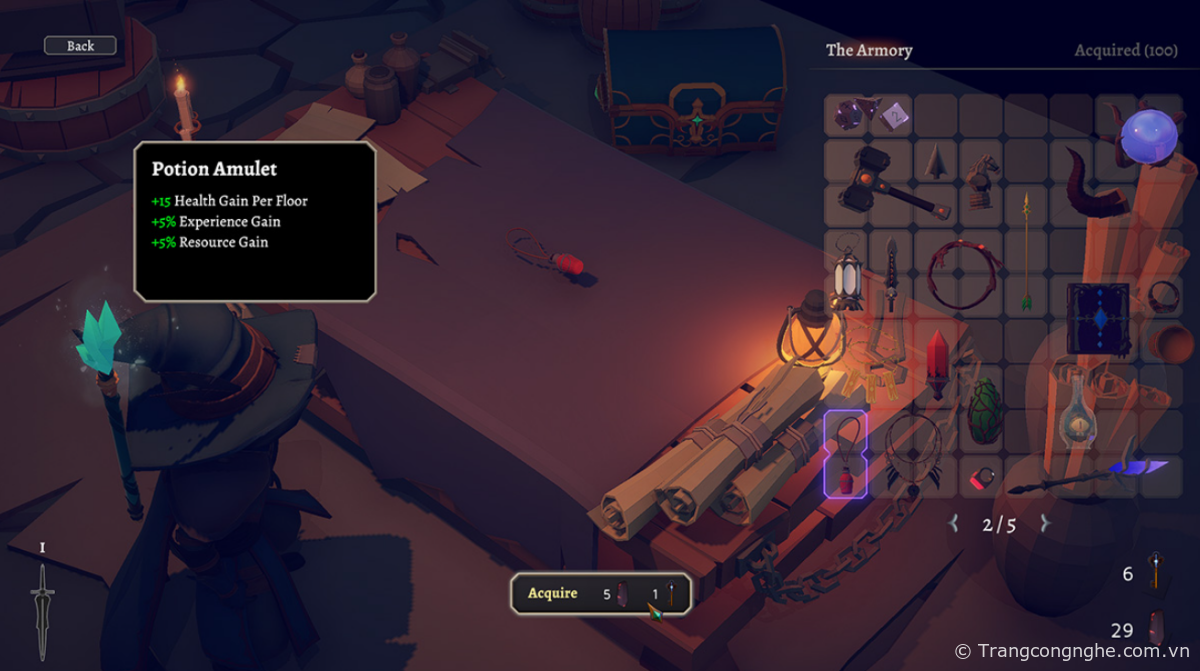Select the Potion Amulet slot
The image size is (1200, 671).
[845, 455]
